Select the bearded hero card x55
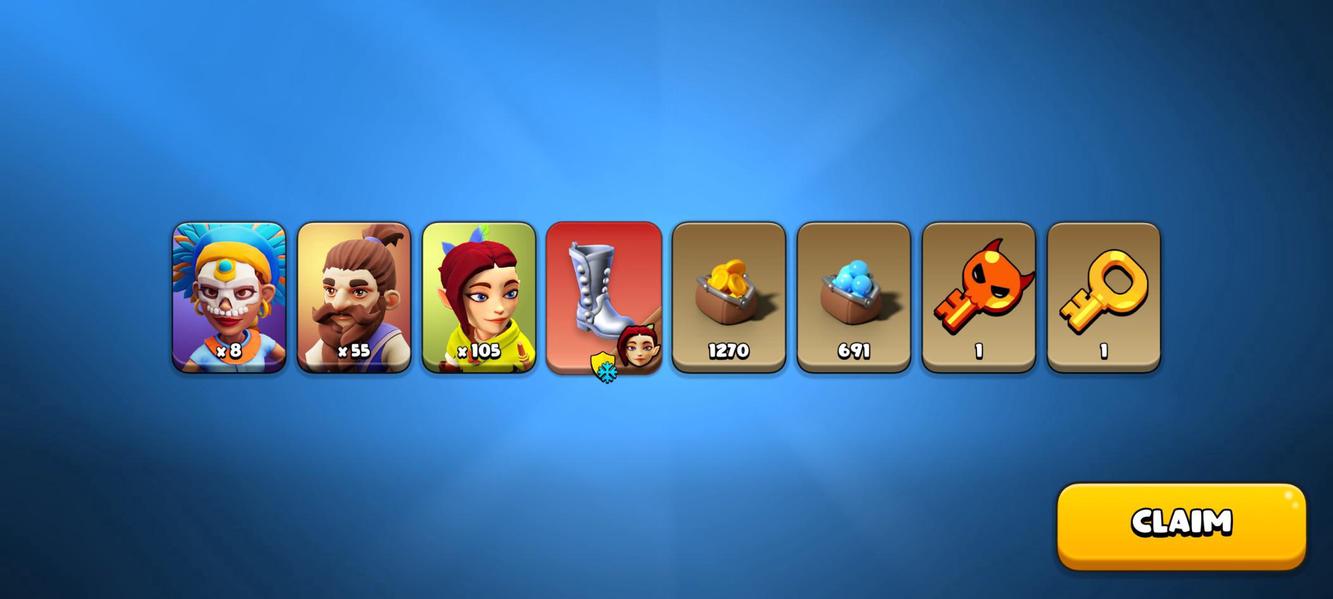 point(354,297)
